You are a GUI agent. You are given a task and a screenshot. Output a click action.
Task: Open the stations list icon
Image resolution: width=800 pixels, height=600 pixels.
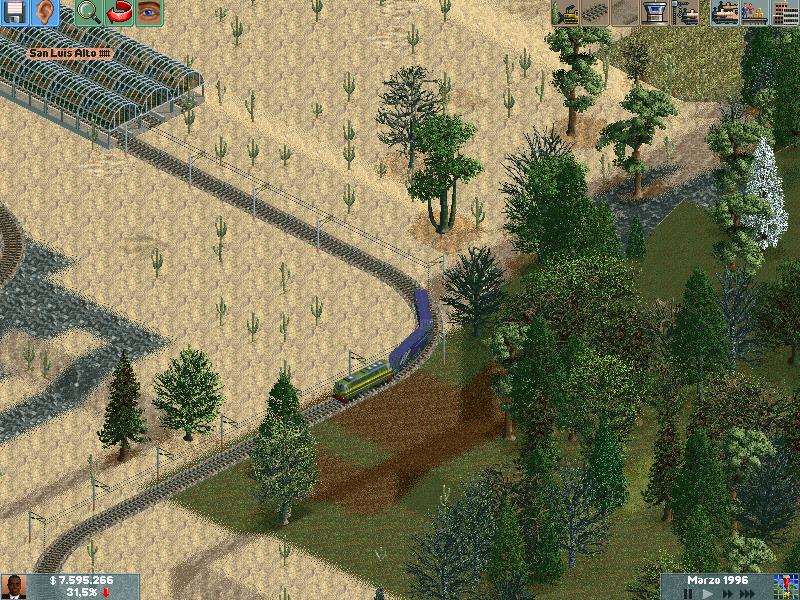754,12
